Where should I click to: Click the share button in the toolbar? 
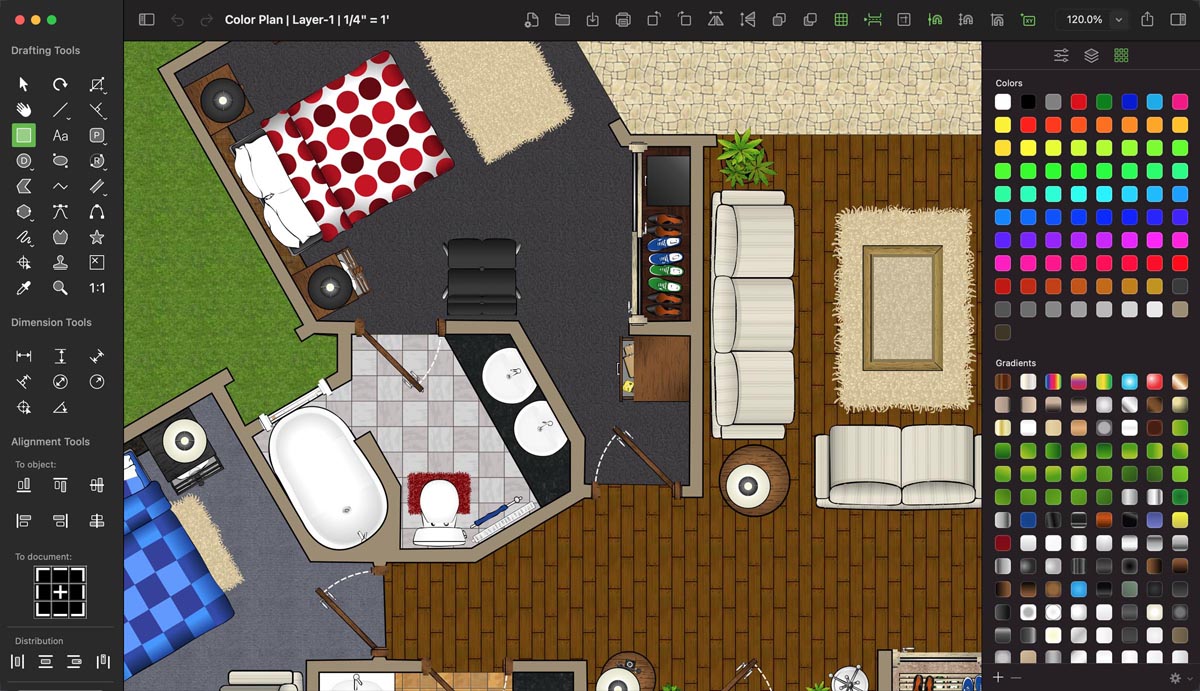1148,20
